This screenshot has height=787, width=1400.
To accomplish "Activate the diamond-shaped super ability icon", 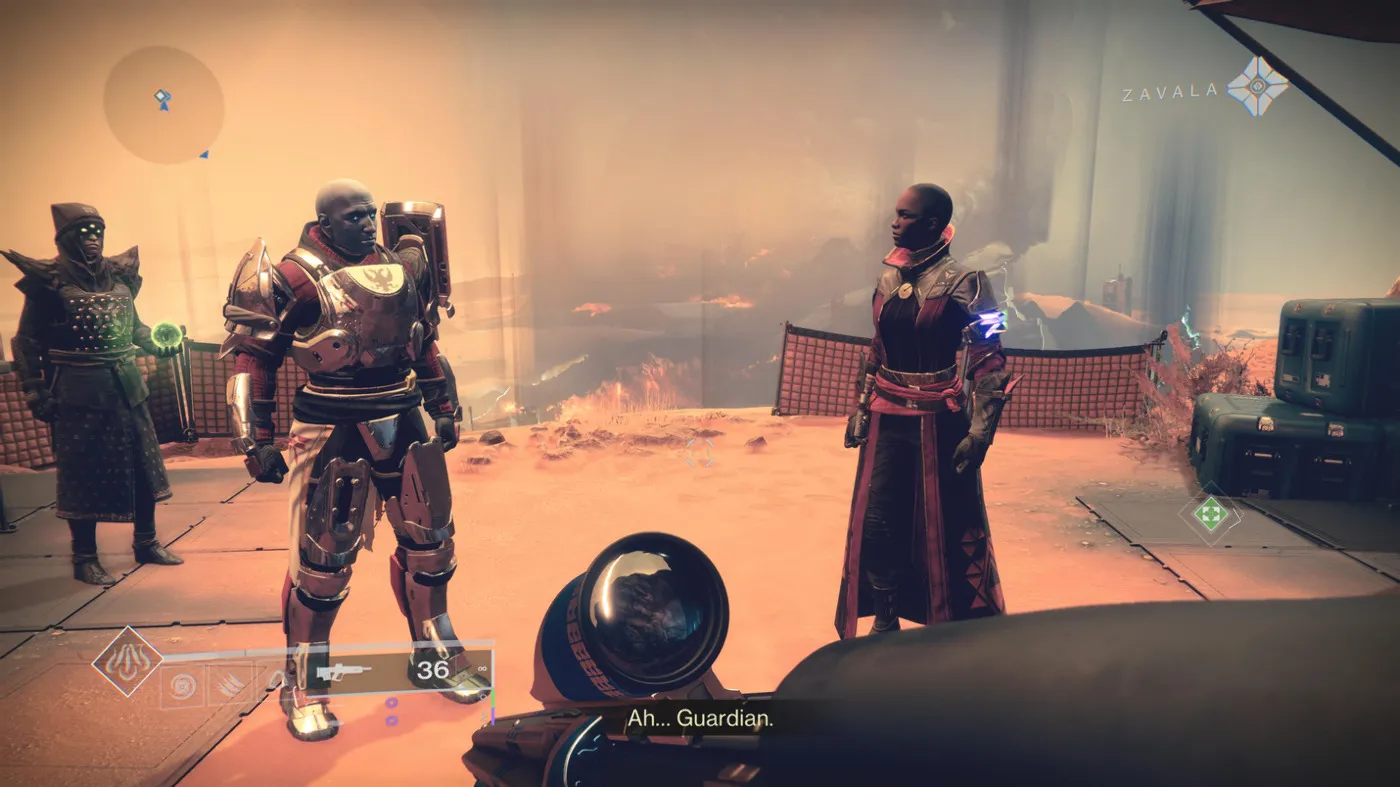I will (x=127, y=661).
